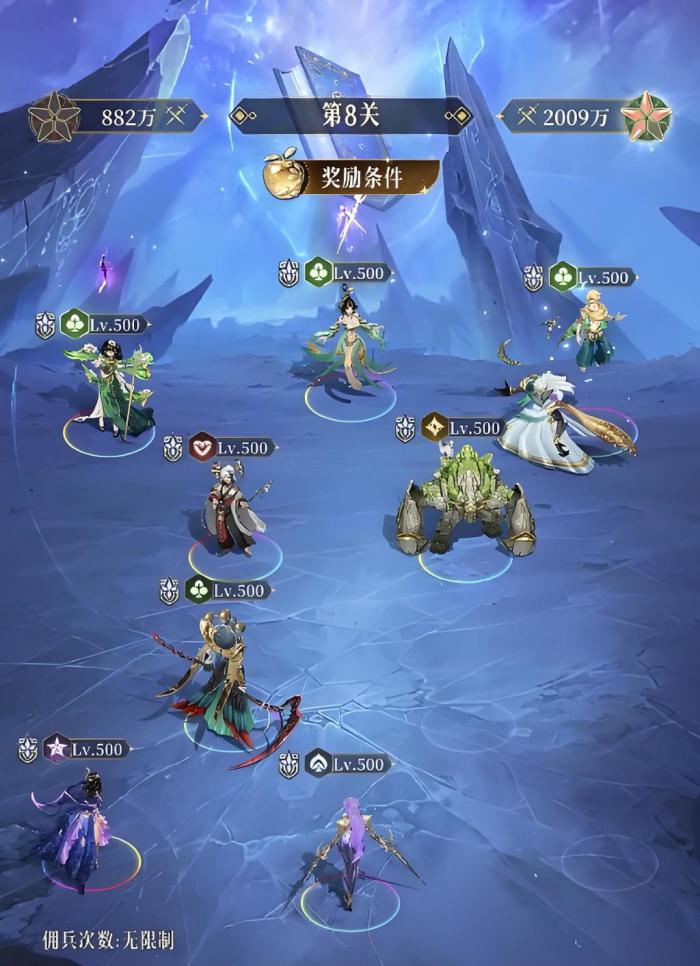Select the unit in the dark purple dress
Screen dimensions: 700x966
click(80, 825)
